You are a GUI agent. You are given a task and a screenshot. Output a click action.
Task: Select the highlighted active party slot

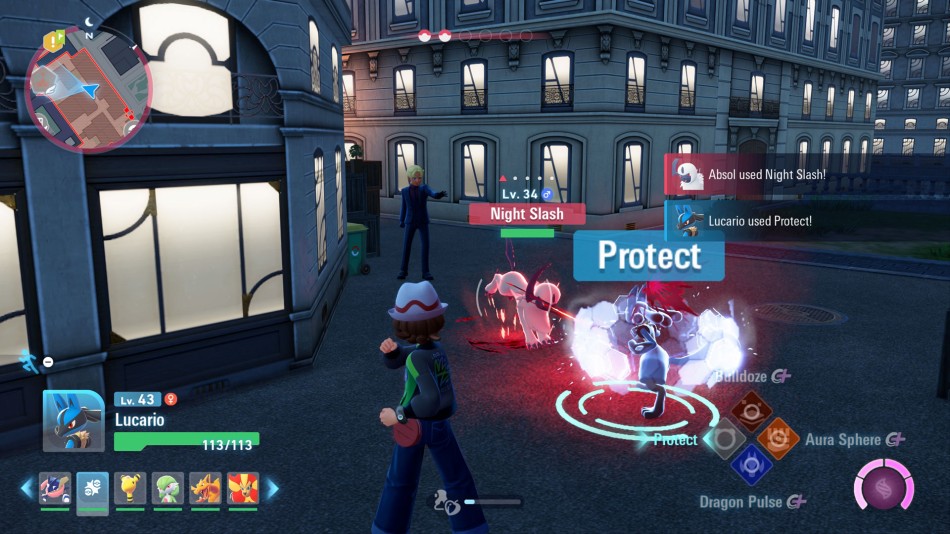coord(93,489)
